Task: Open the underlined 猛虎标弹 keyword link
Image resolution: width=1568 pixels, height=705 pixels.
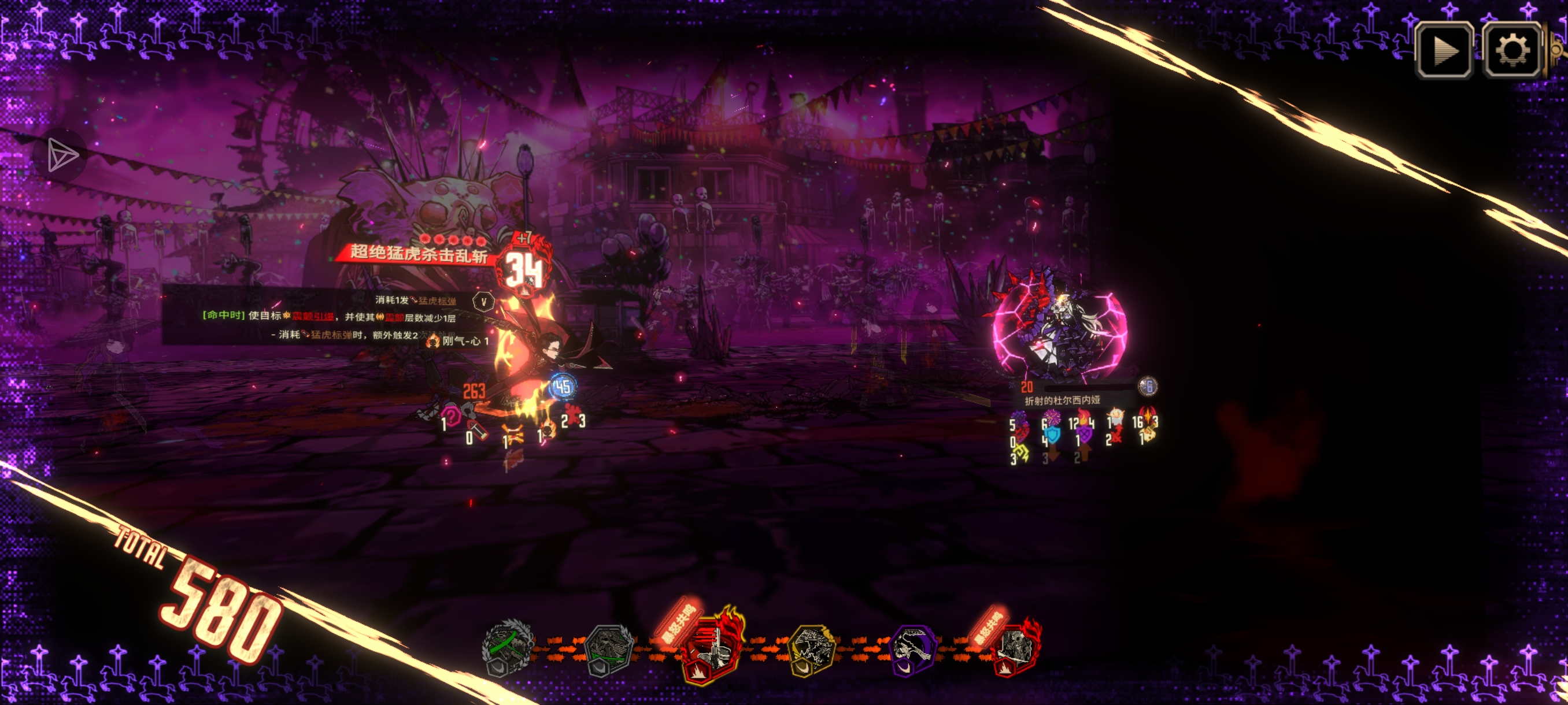Action: click(437, 301)
